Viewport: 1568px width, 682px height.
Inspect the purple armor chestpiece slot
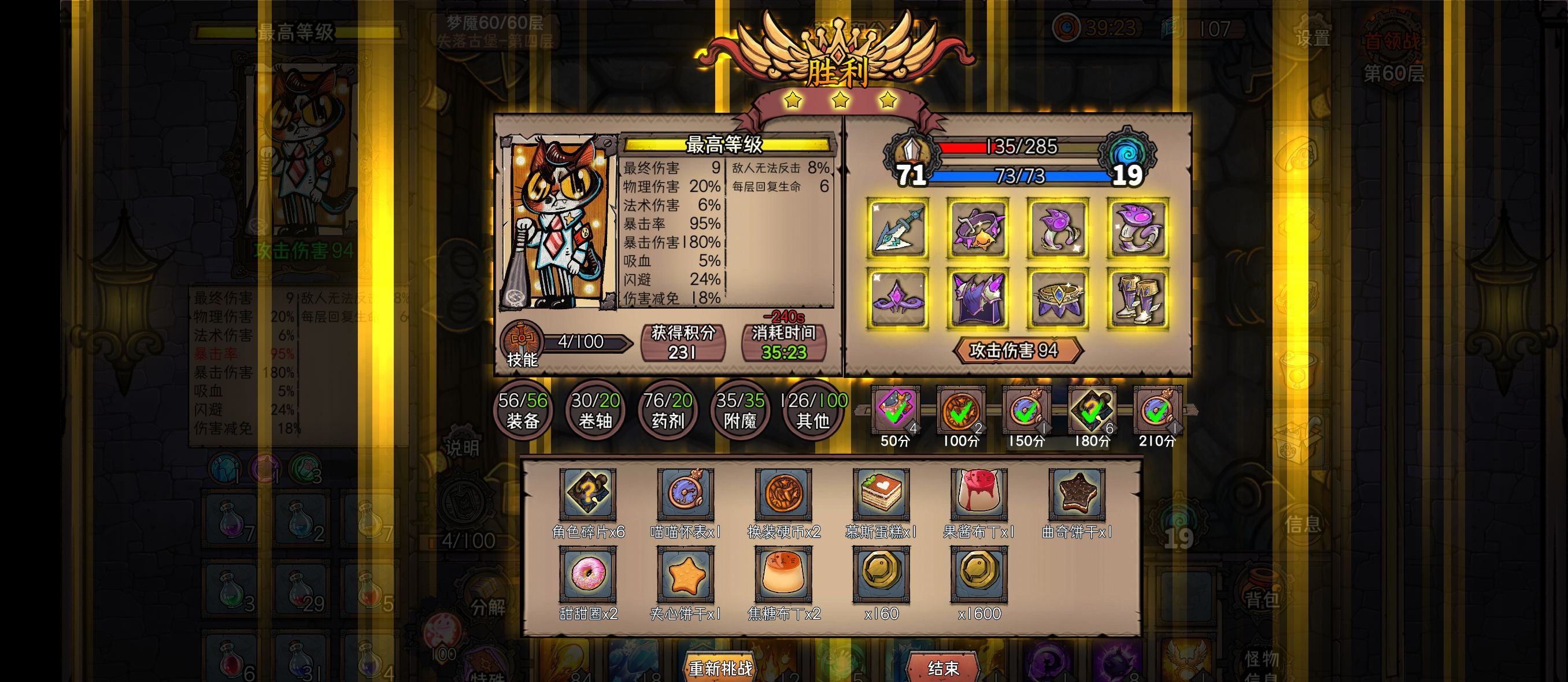pos(978,299)
